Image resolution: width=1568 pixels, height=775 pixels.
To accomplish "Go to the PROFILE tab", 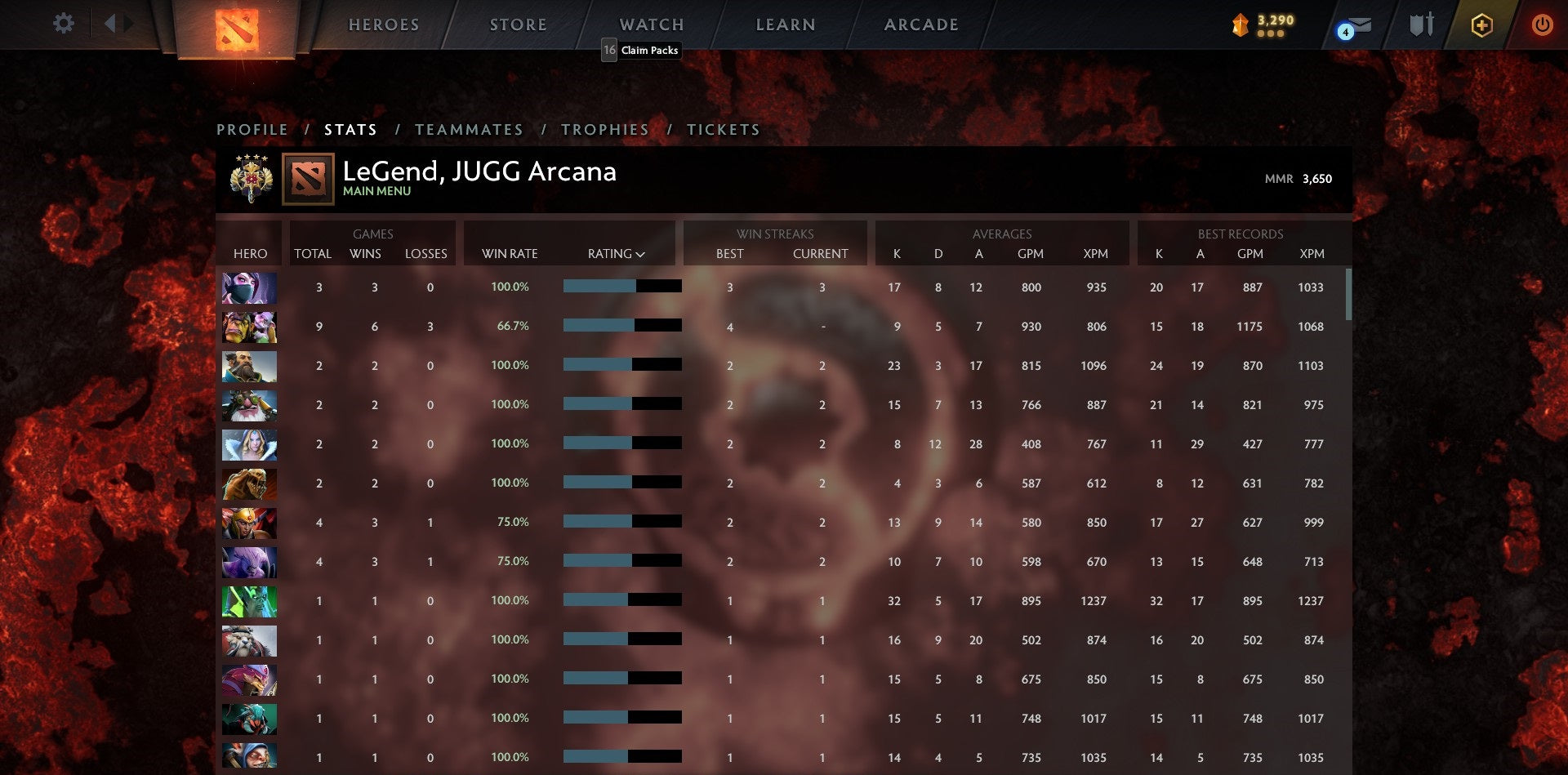I will (252, 129).
